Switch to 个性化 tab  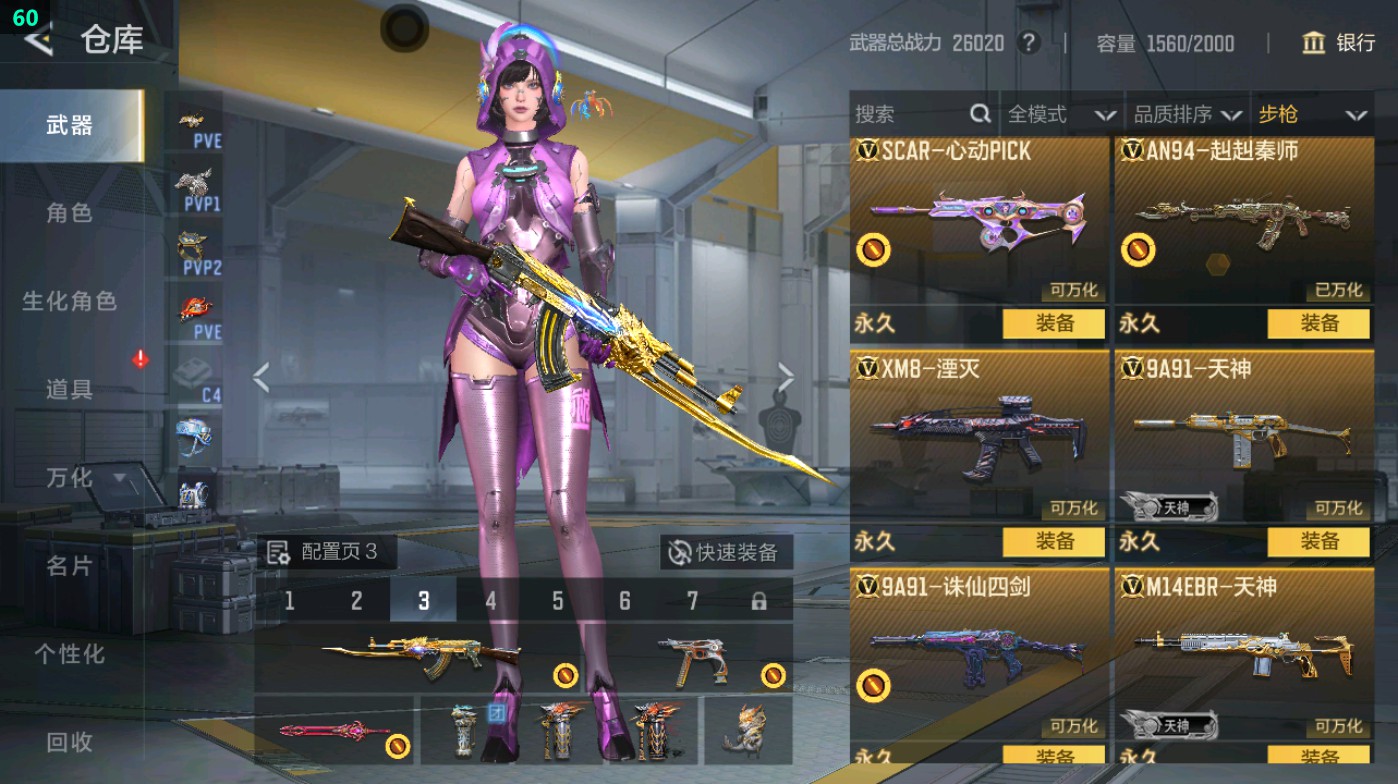(69, 654)
